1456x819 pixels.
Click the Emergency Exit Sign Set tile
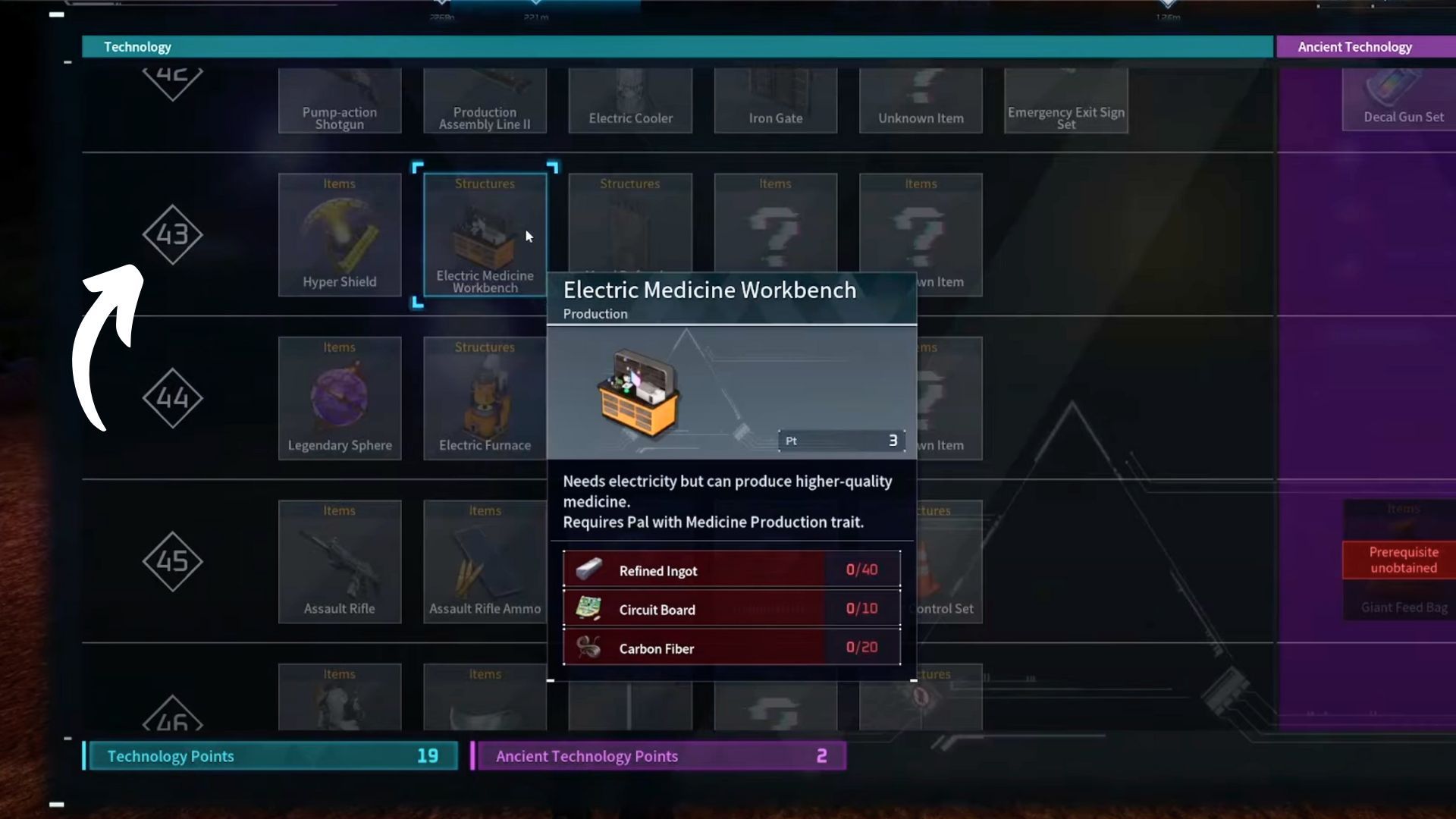1065,102
